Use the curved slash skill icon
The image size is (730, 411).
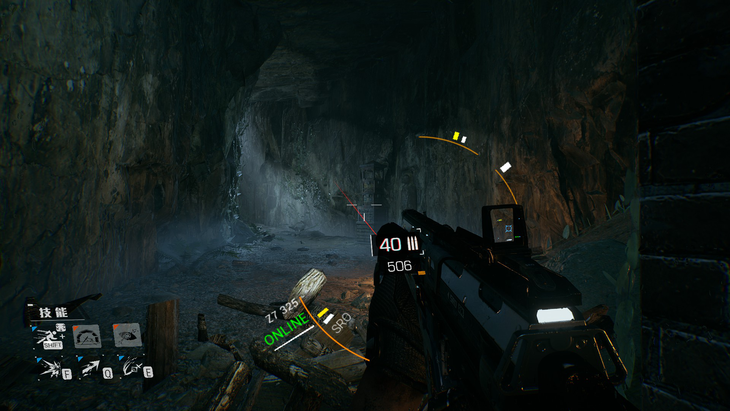coord(130,367)
